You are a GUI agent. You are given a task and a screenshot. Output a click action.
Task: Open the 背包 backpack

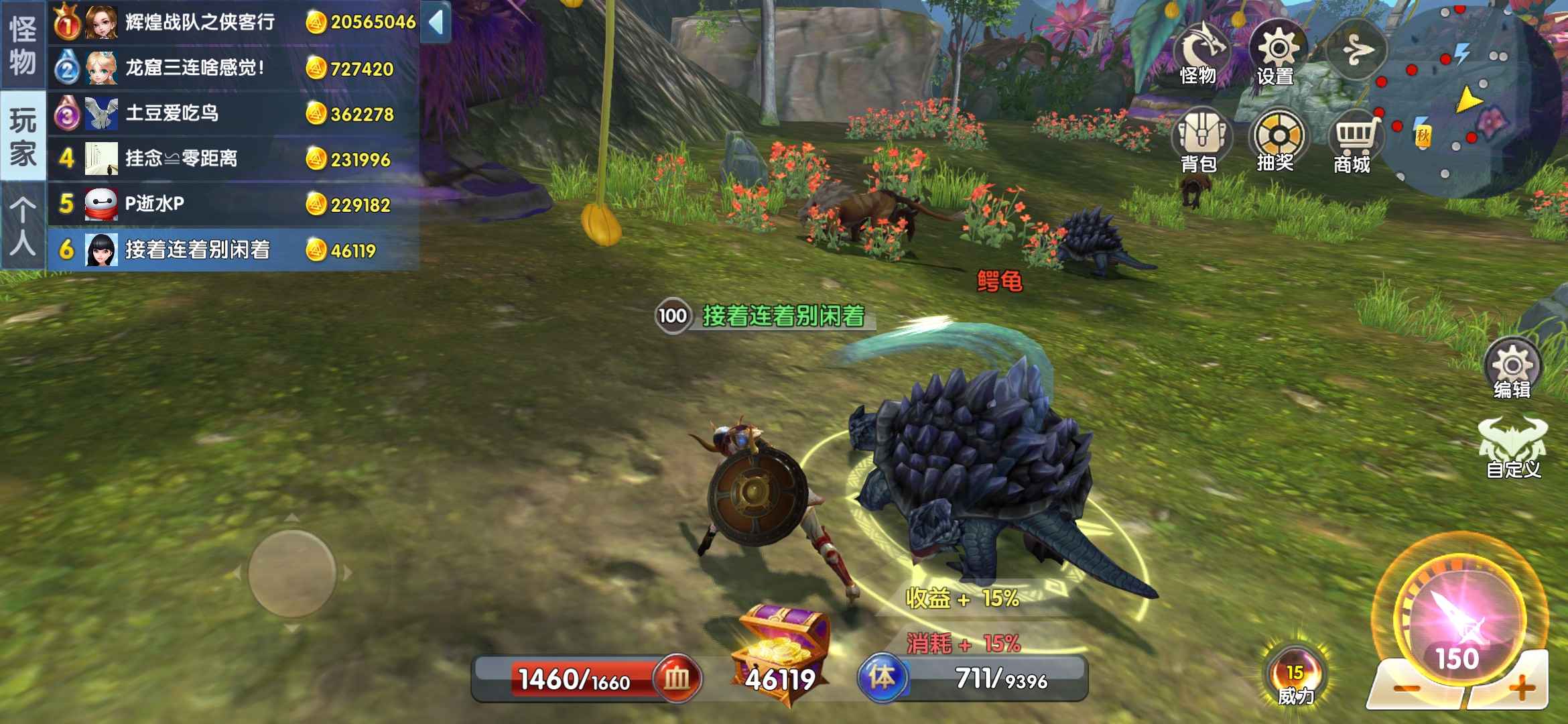click(x=1199, y=141)
